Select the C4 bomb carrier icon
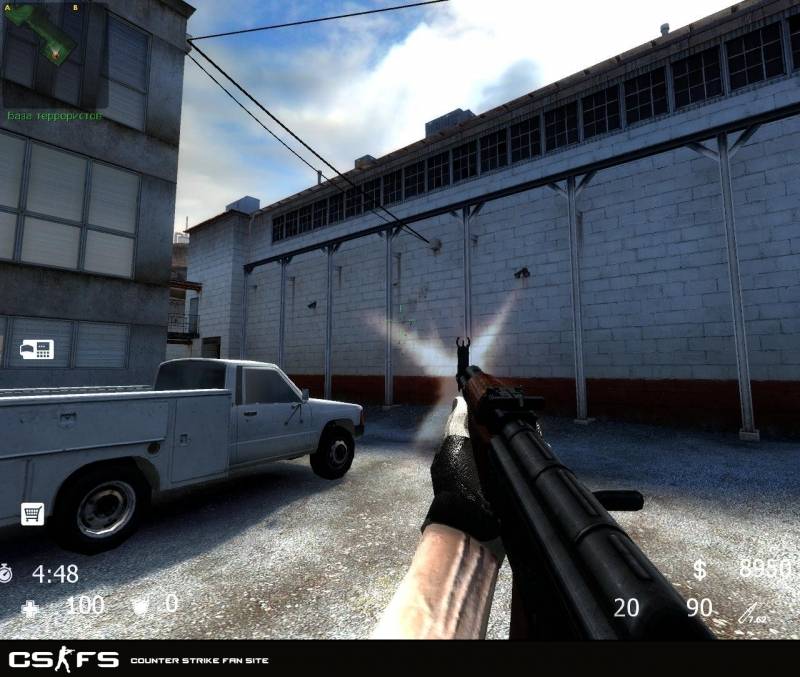The height and width of the screenshot is (677, 800). [36, 350]
